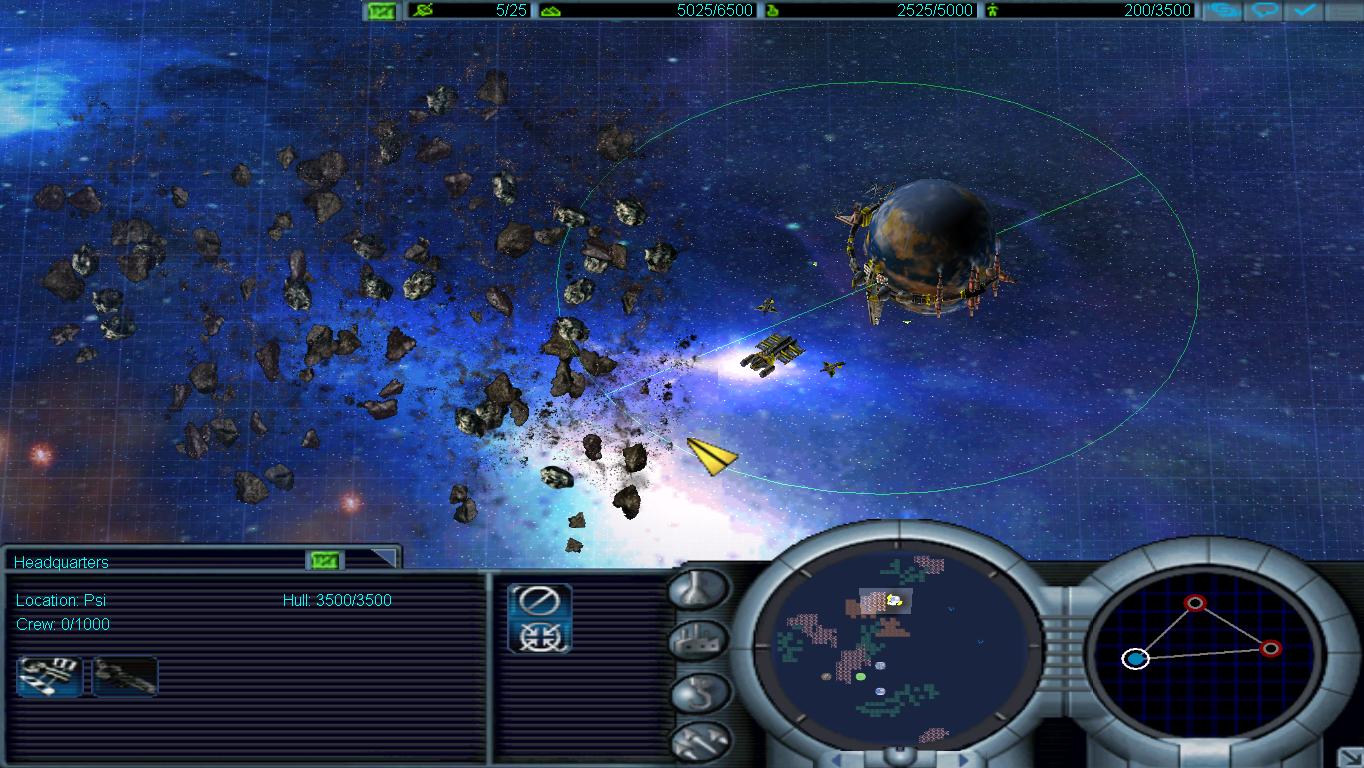The image size is (1364, 768).
Task: Click the left arrow under the minimap
Action: [838, 758]
